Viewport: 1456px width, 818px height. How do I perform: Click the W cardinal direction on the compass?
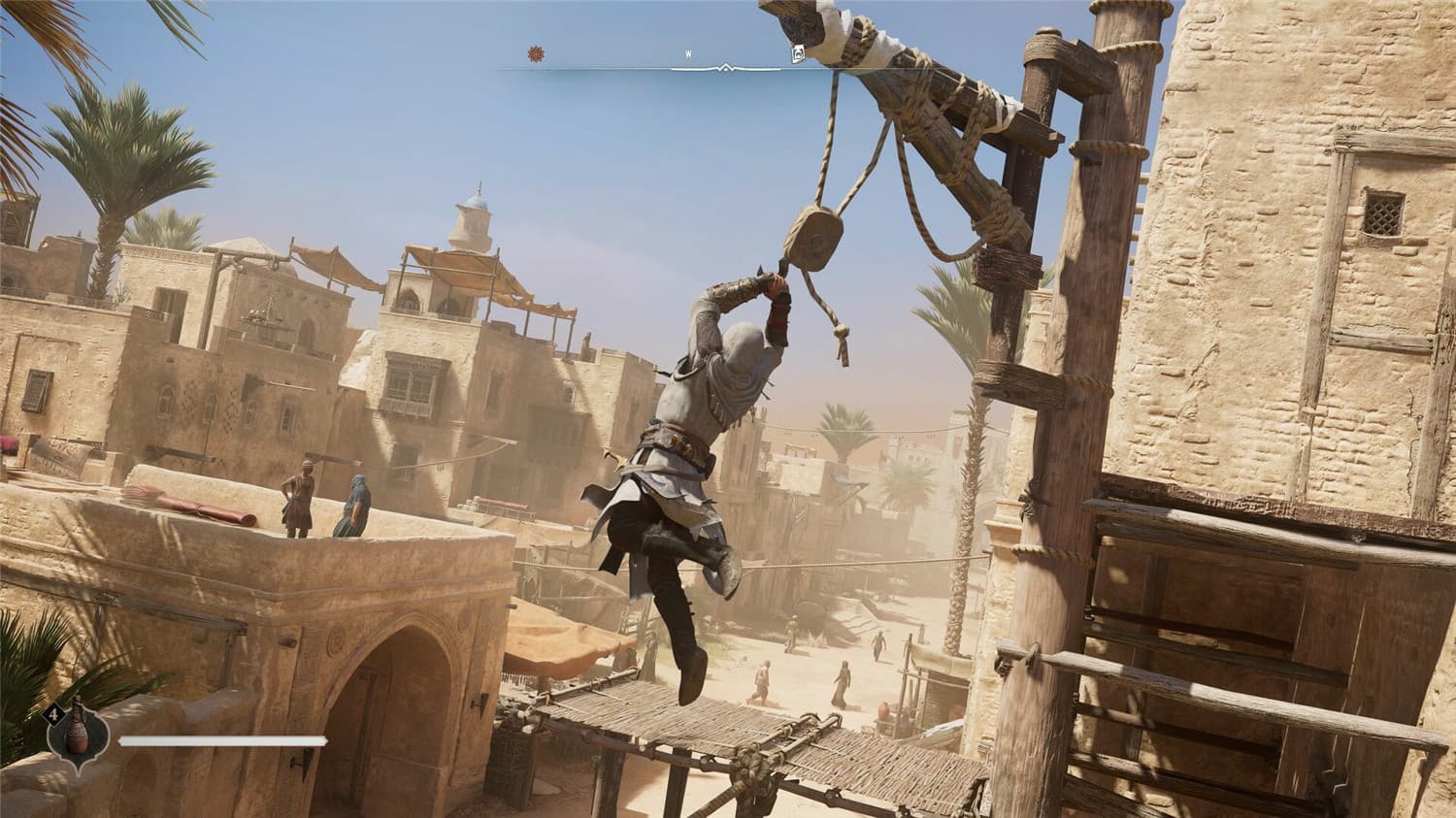point(688,51)
